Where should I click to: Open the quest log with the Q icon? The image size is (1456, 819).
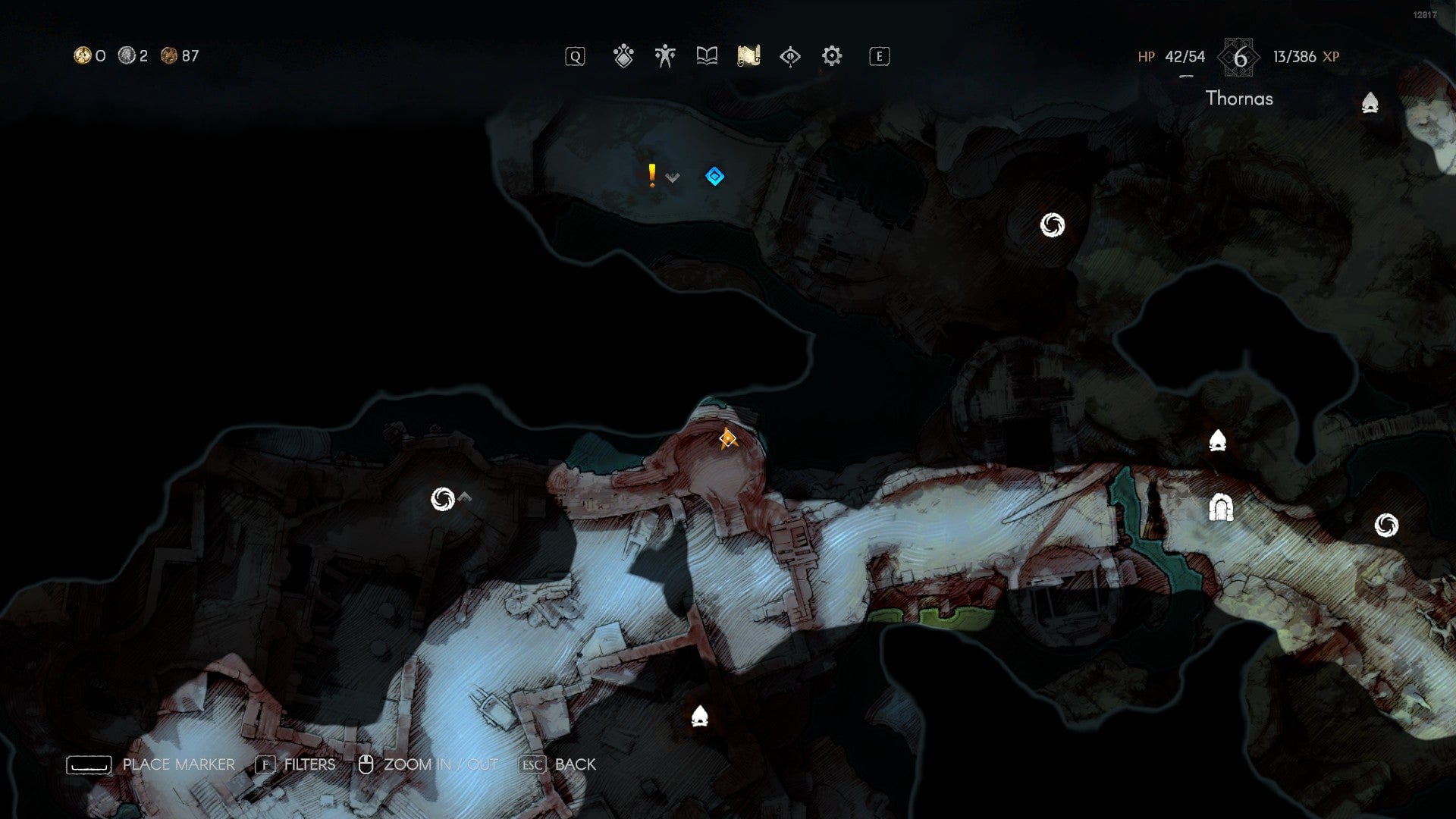pyautogui.click(x=576, y=55)
